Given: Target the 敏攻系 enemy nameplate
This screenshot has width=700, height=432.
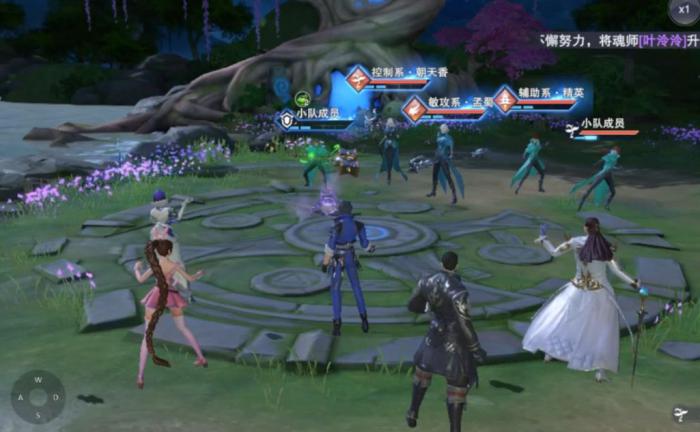Looking at the screenshot, I should (x=449, y=105).
